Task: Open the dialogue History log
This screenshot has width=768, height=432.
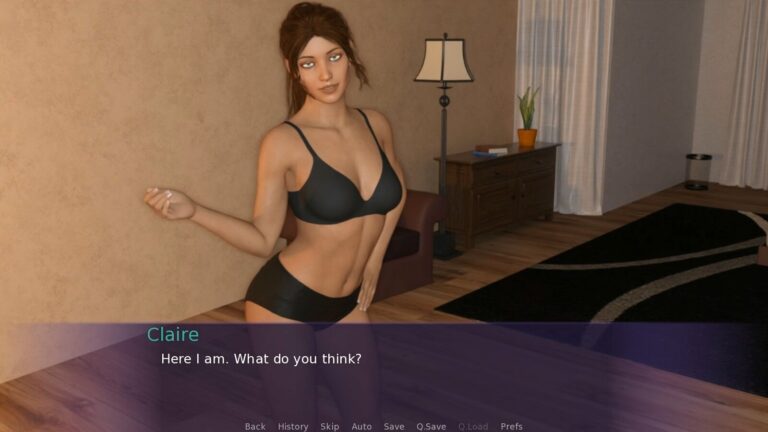Action: (x=293, y=426)
